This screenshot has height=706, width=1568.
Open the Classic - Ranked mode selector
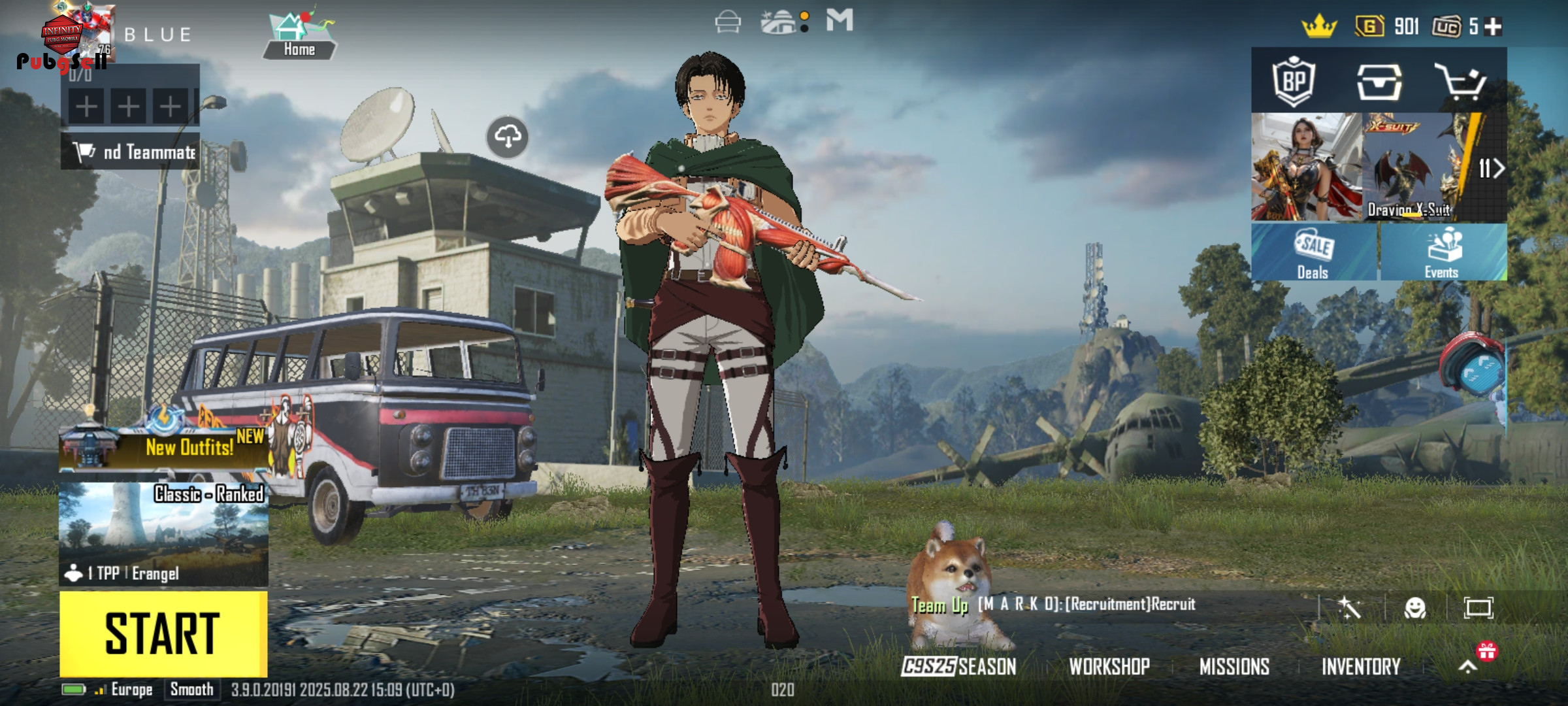163,533
